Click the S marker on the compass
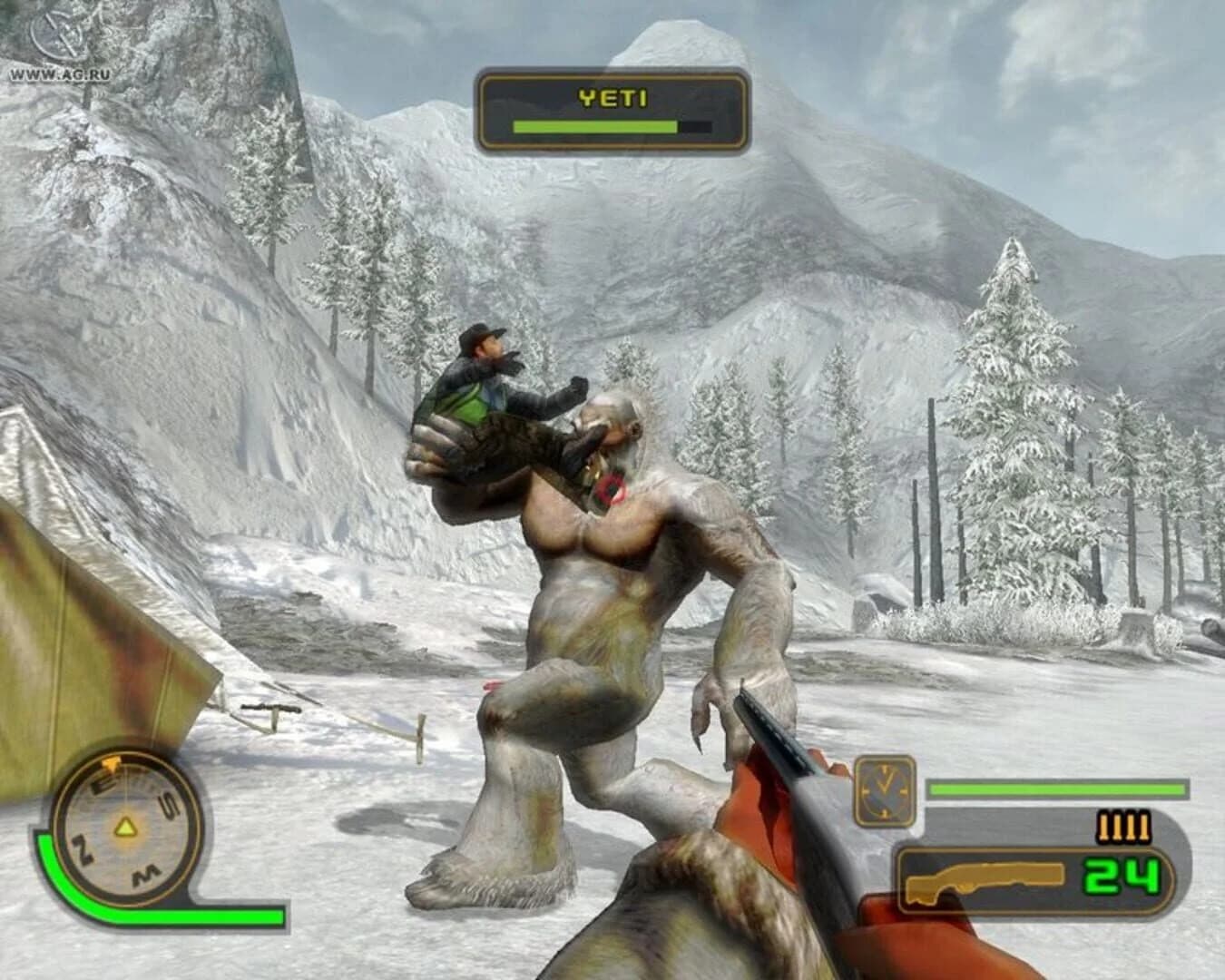The height and width of the screenshot is (980, 1225). tap(170, 804)
